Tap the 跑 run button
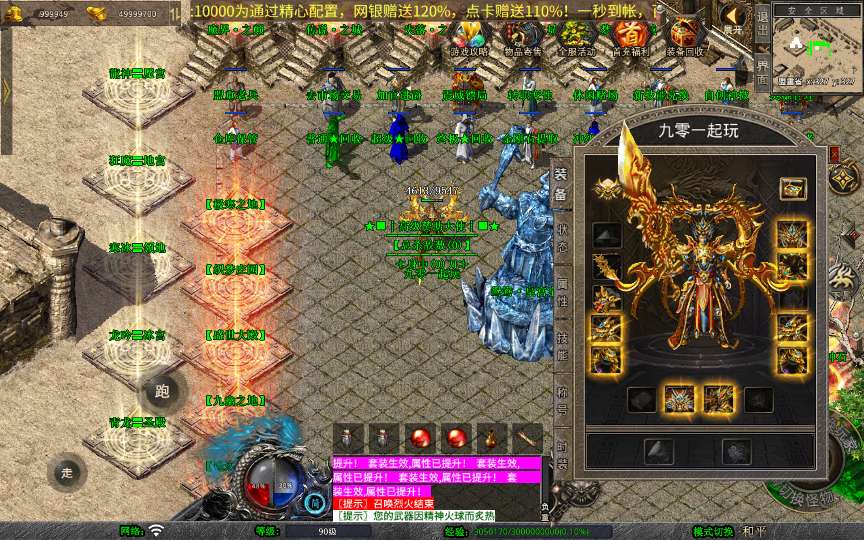The height and width of the screenshot is (540, 864). click(163, 392)
